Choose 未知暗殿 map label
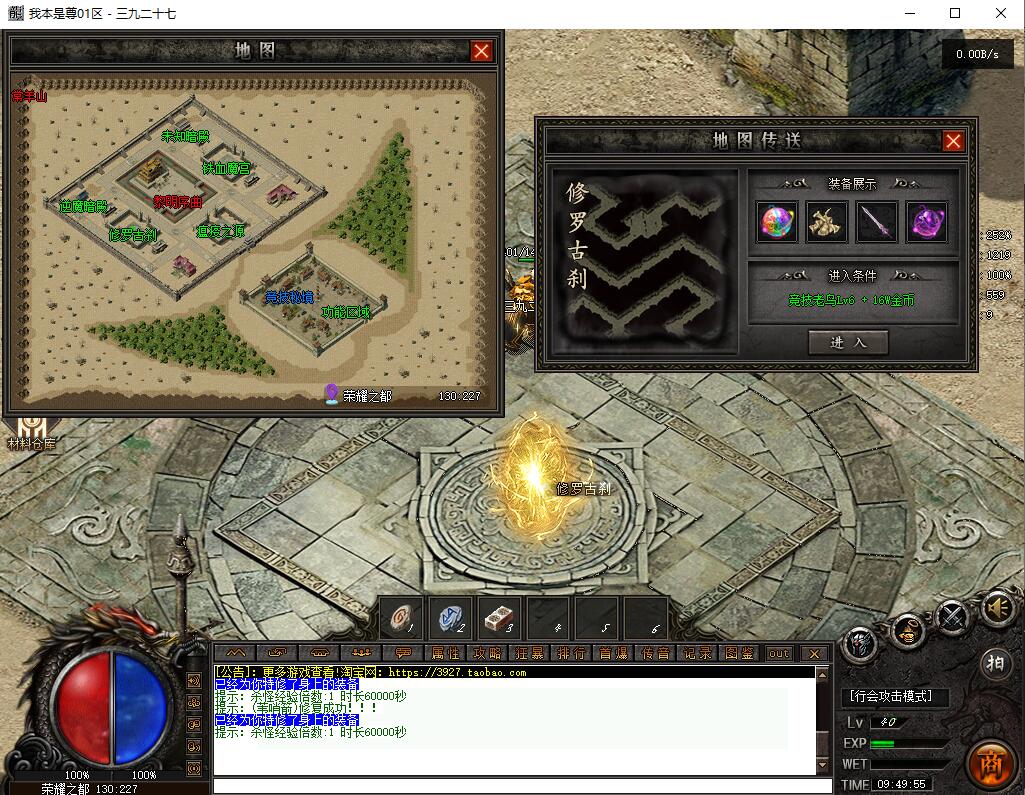The image size is (1025, 795). click(185, 136)
